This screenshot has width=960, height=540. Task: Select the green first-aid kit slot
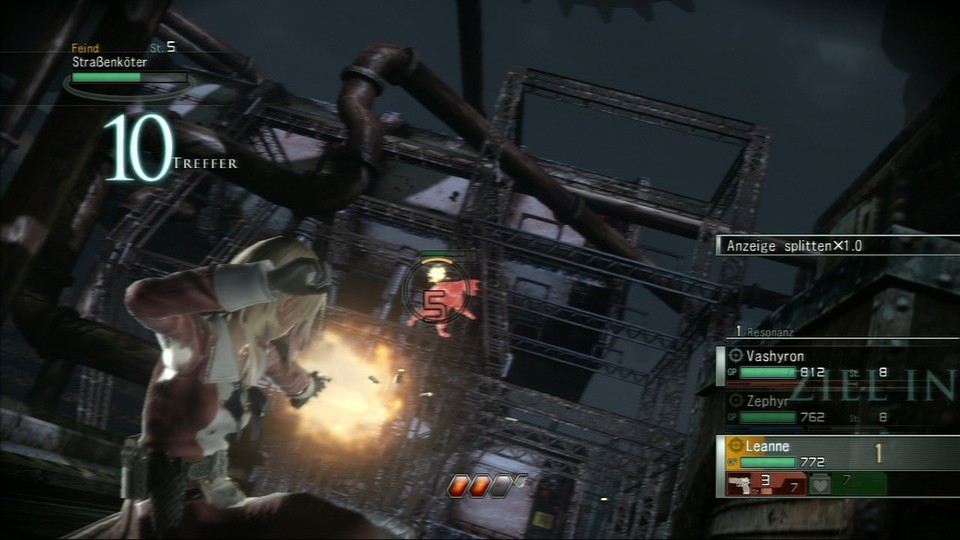(845, 484)
